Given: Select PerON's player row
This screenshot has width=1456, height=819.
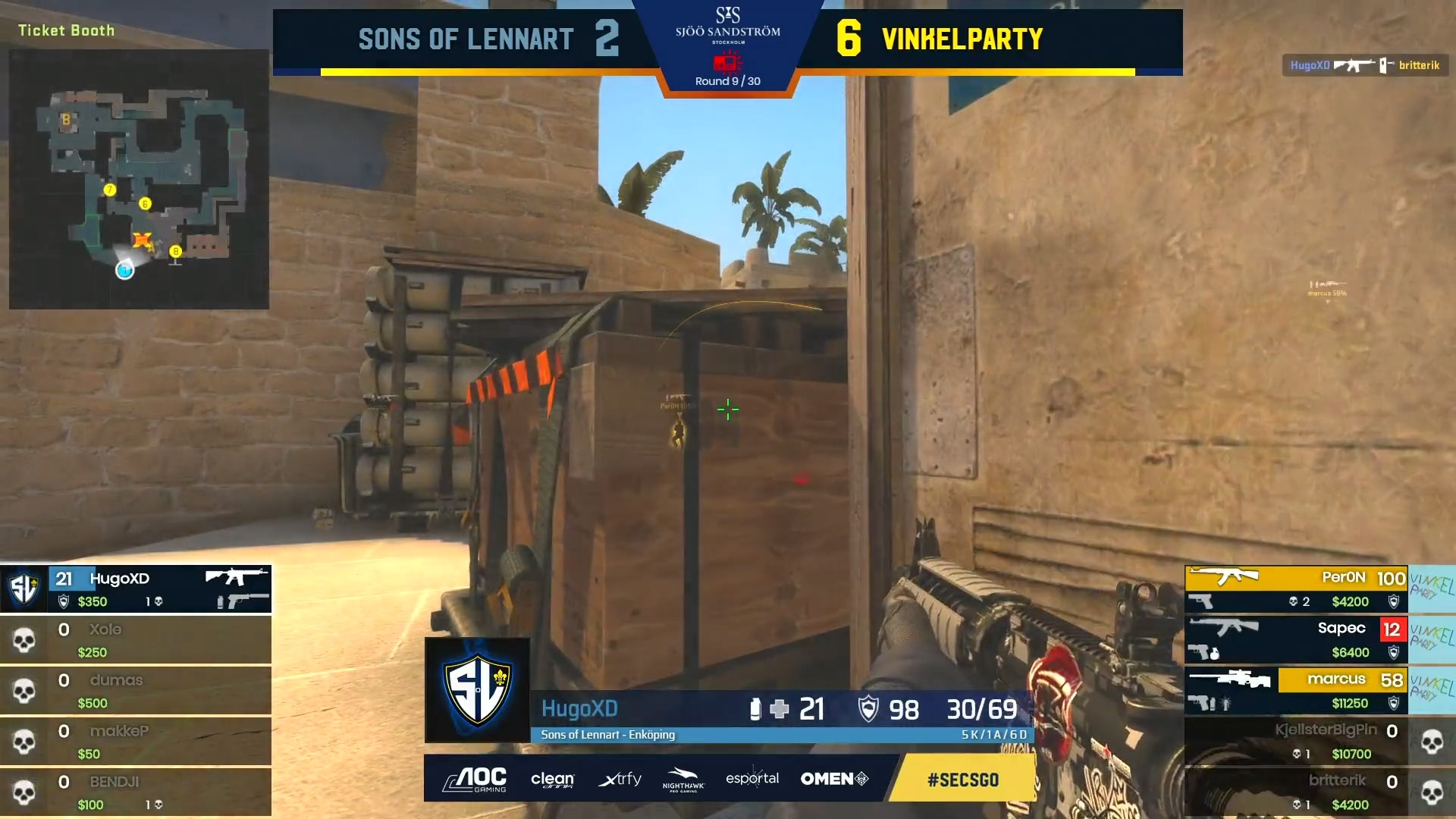Looking at the screenshot, I should [1296, 588].
